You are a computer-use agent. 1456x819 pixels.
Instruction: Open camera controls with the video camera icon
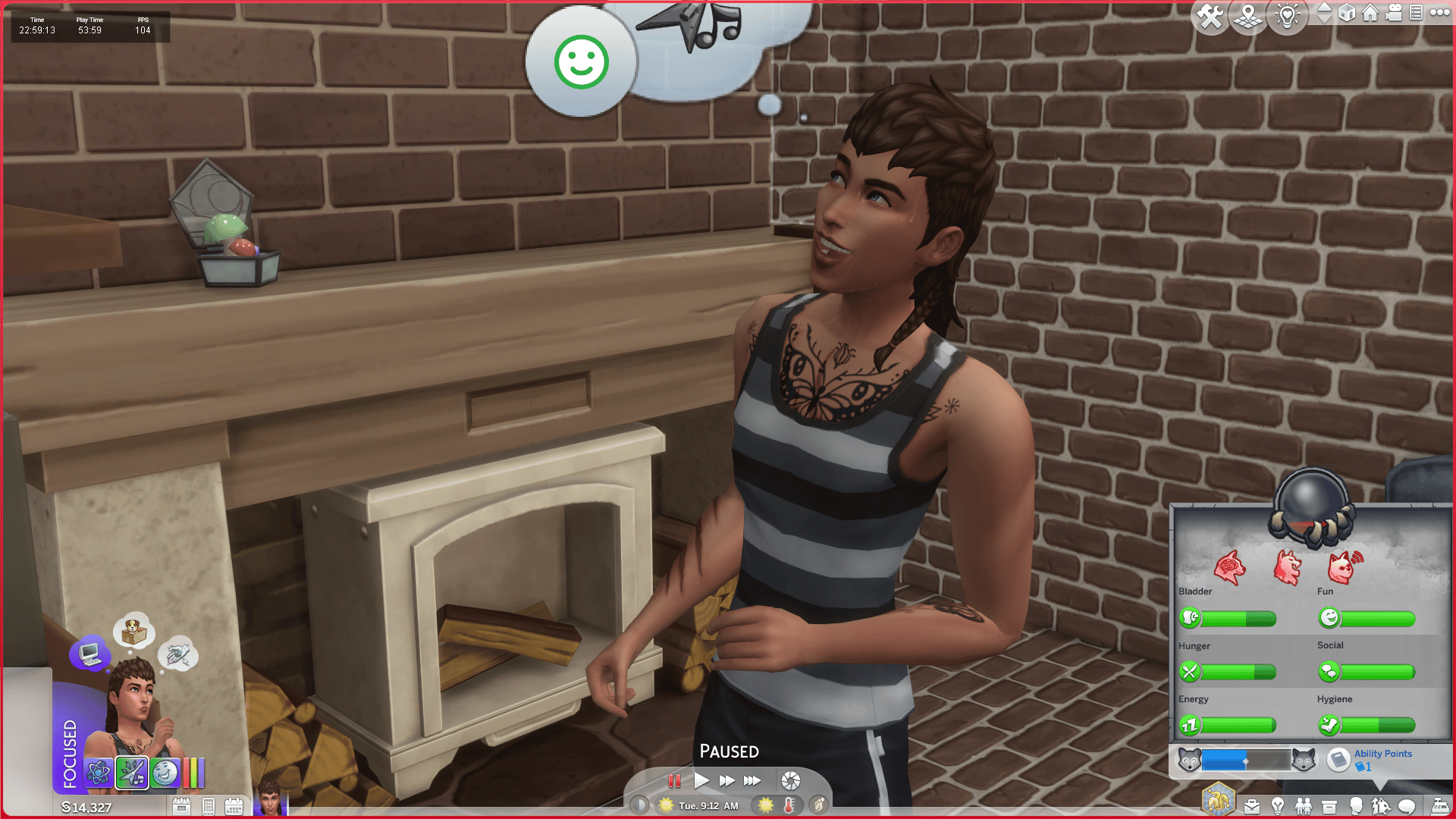tap(1394, 13)
